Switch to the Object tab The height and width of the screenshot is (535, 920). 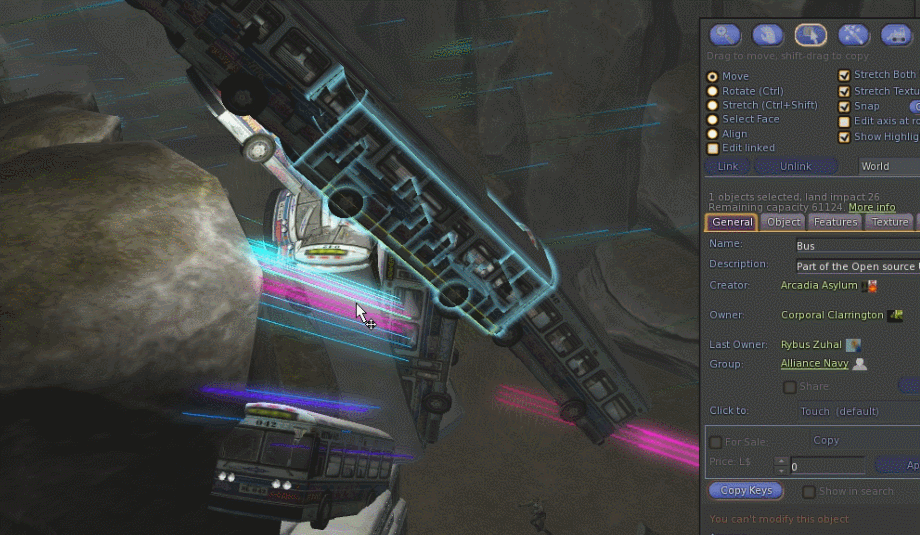click(784, 222)
